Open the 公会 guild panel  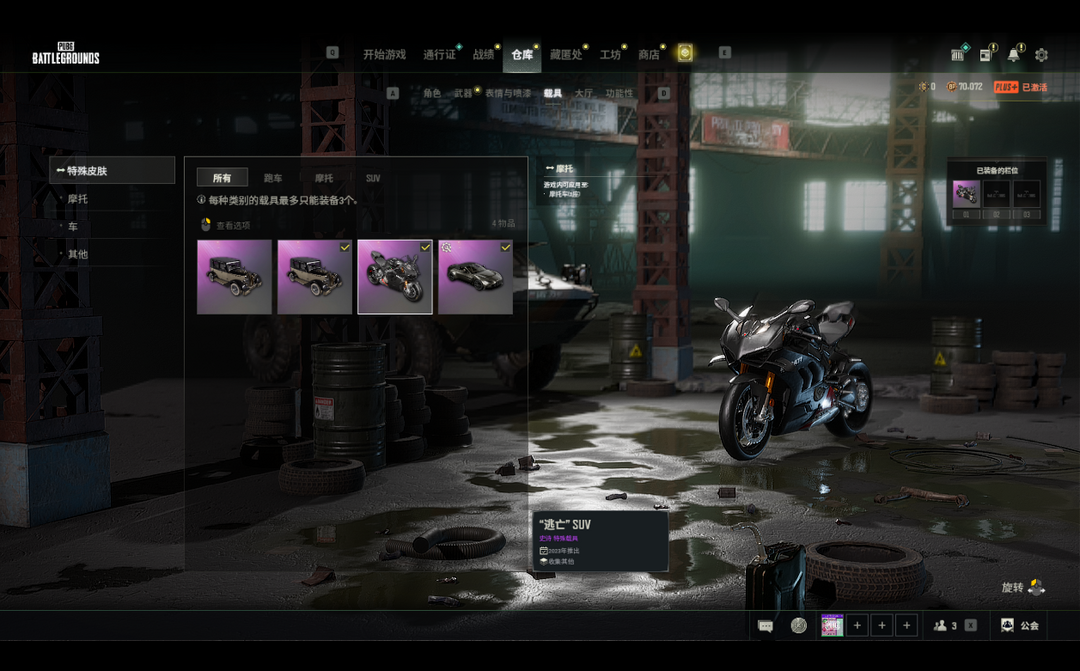tap(1019, 626)
